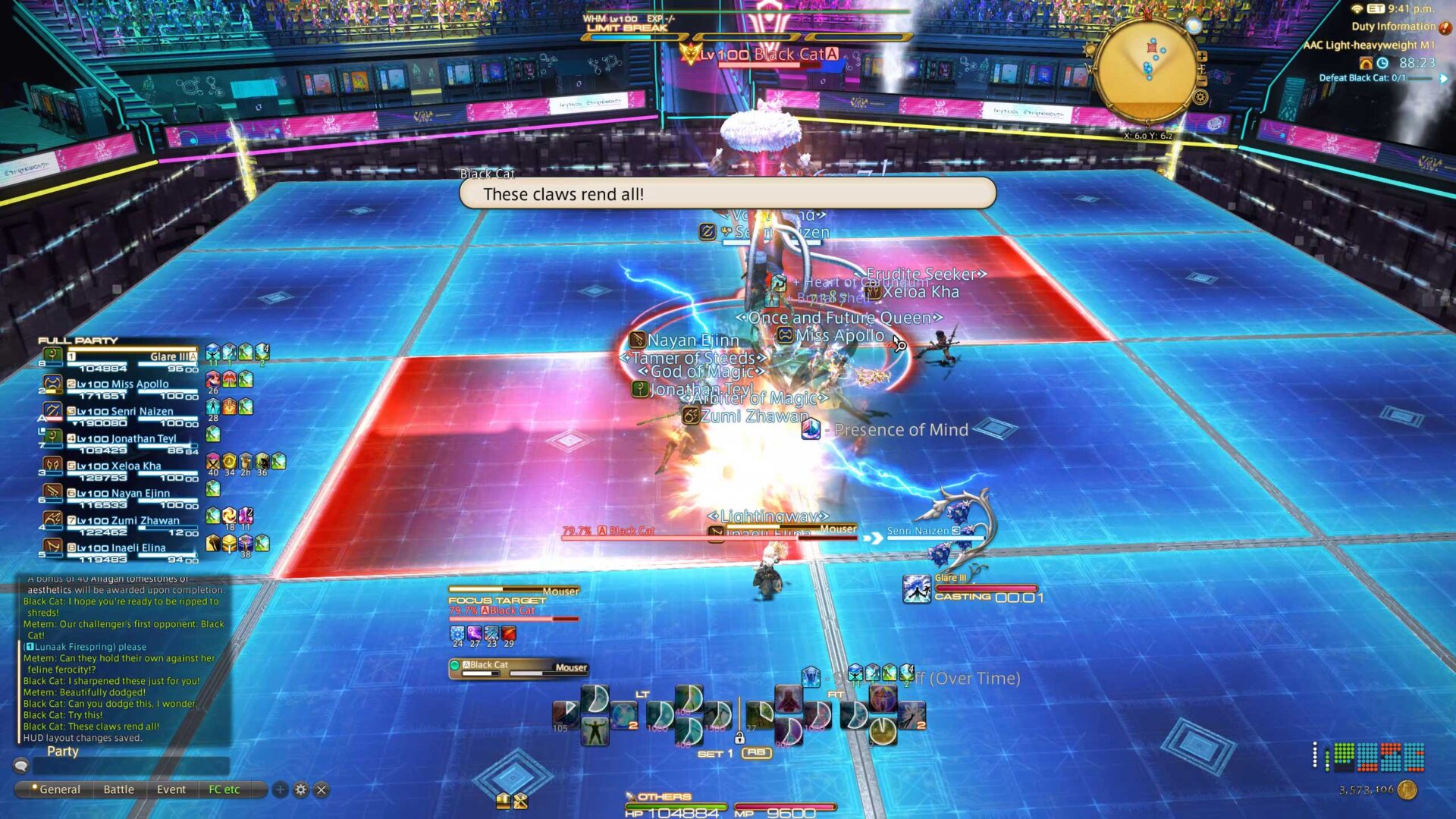The width and height of the screenshot is (1456, 819).
Task: Click Xeloa Kha's job icon in the party list
Action: [52, 465]
